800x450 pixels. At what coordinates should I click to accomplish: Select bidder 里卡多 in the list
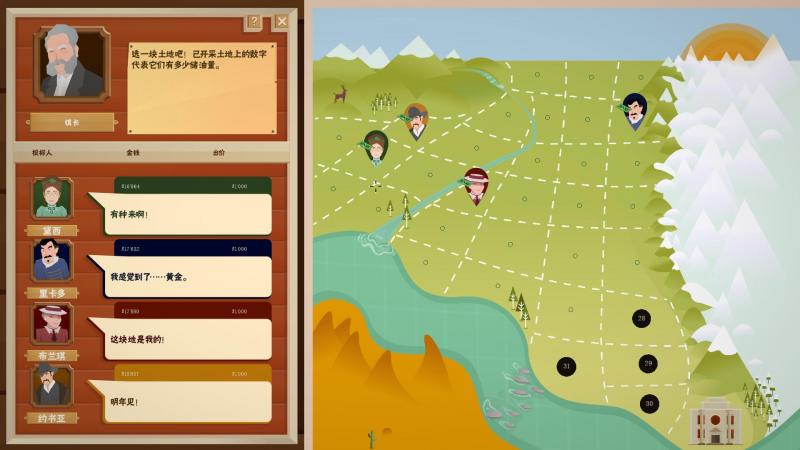(51, 263)
